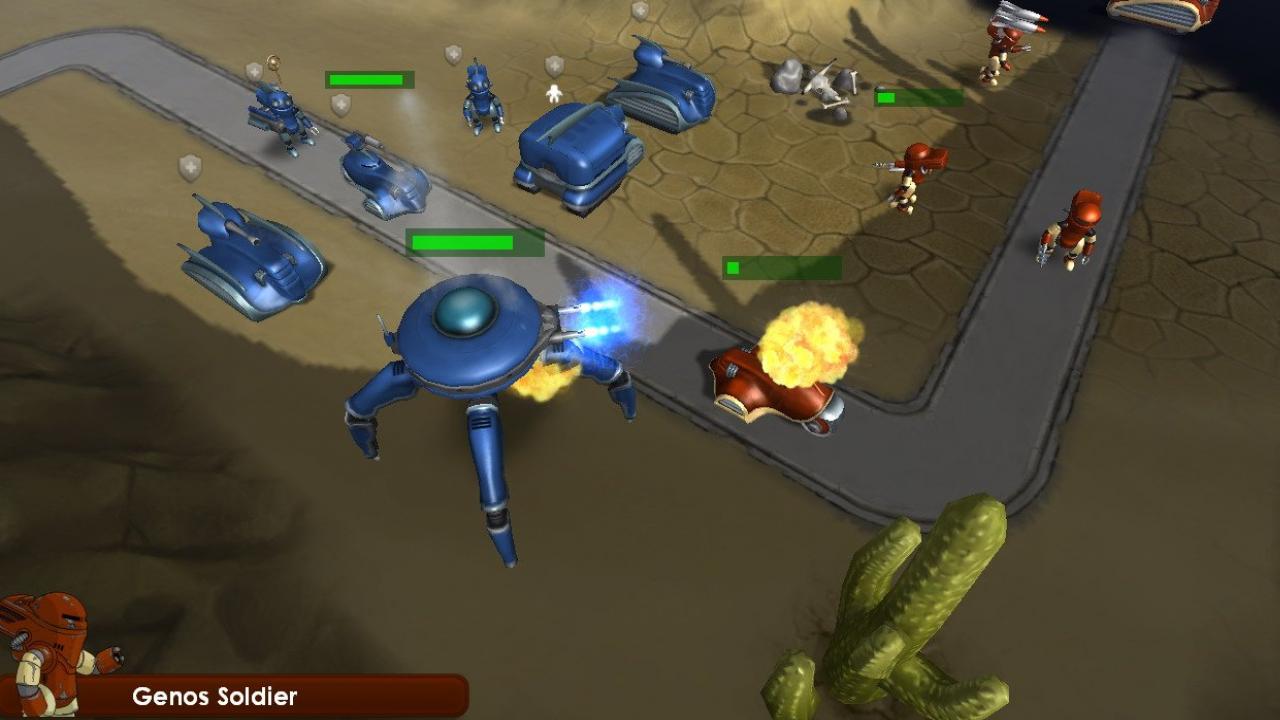Image resolution: width=1280 pixels, height=720 pixels.
Task: Click the health bar above the spider mech
Action: click(x=465, y=242)
